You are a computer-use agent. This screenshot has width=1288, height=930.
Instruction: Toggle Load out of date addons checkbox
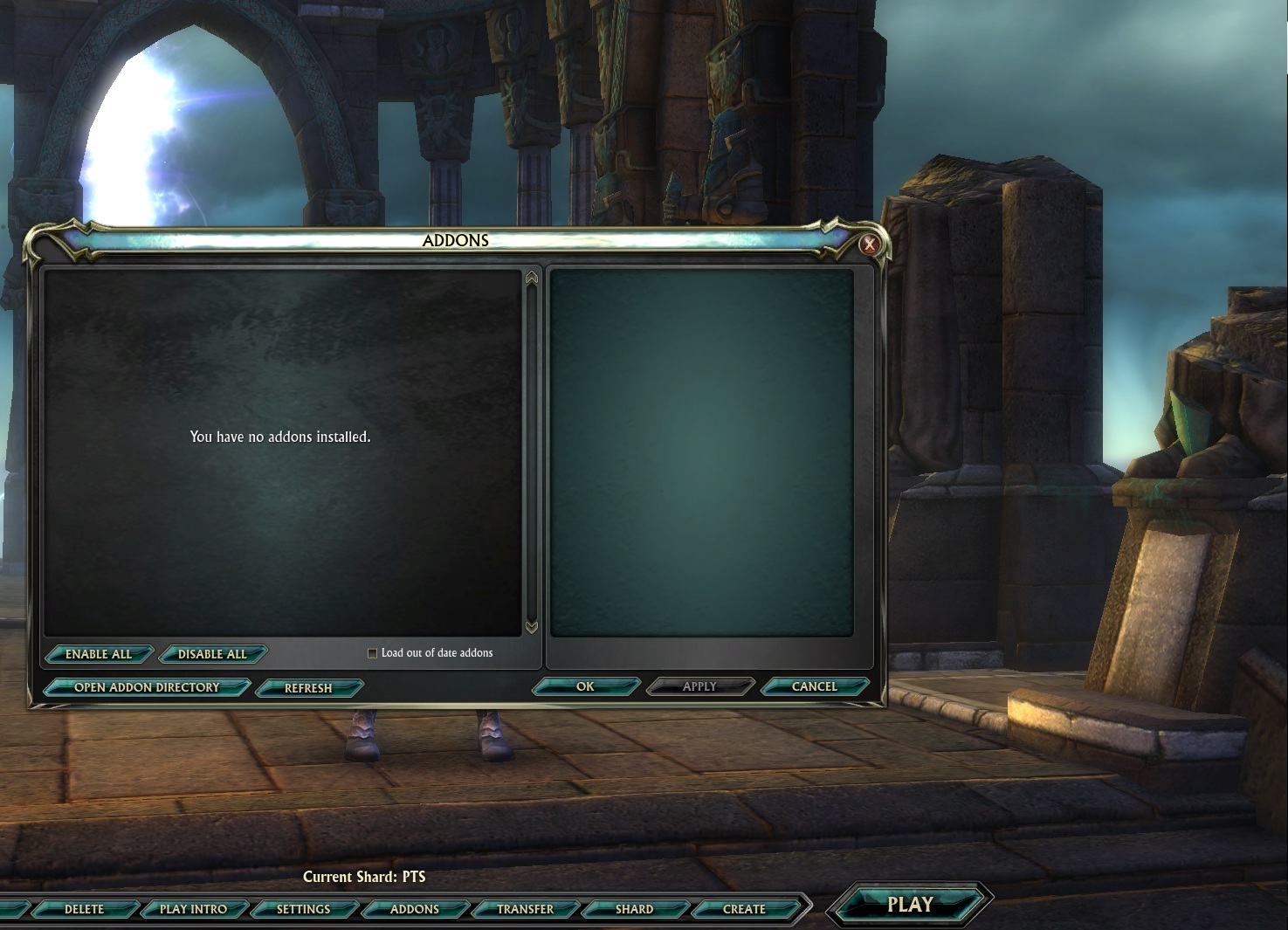pos(373,653)
